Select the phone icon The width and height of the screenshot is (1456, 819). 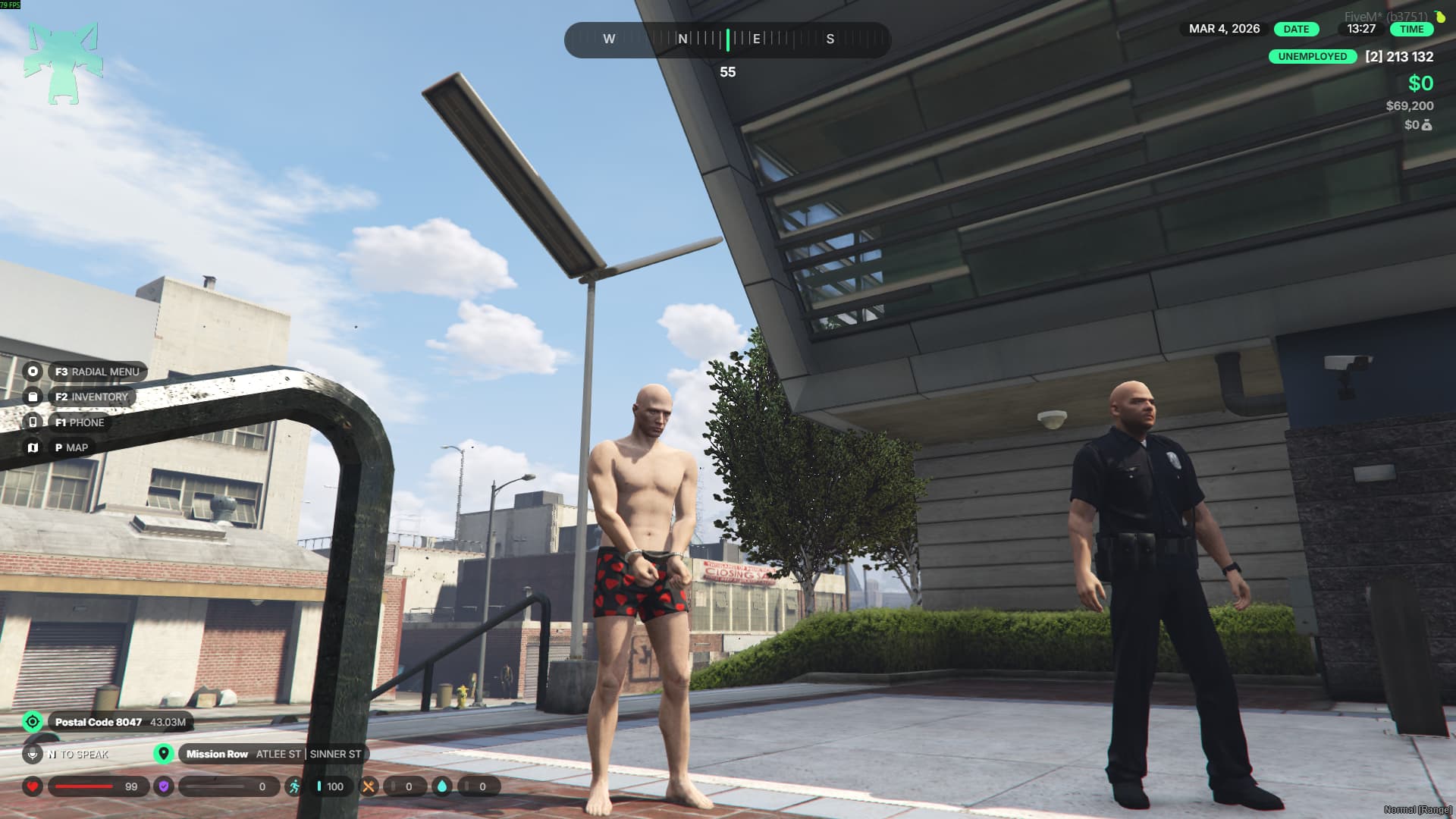[33, 422]
